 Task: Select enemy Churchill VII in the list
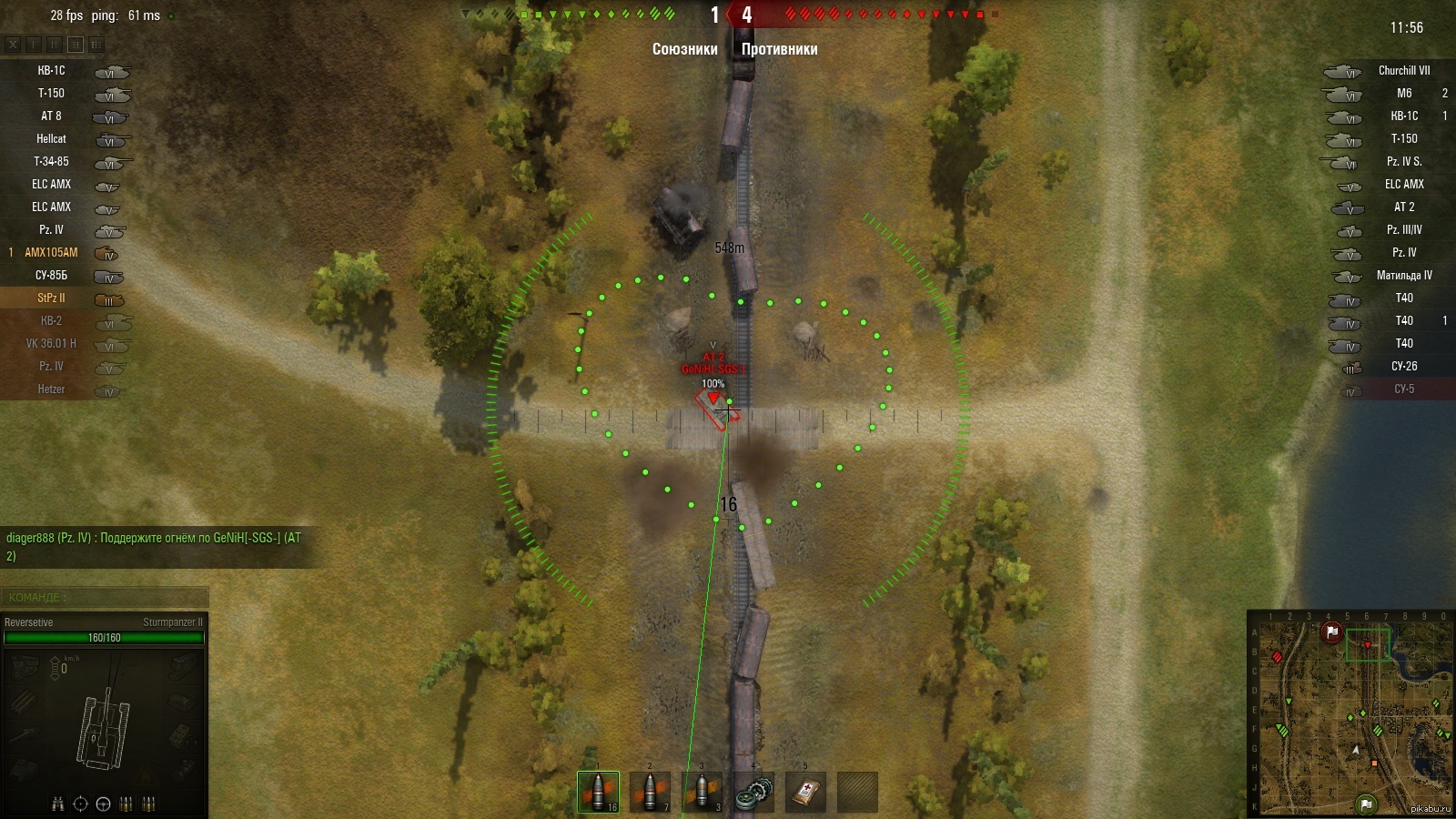1403,71
